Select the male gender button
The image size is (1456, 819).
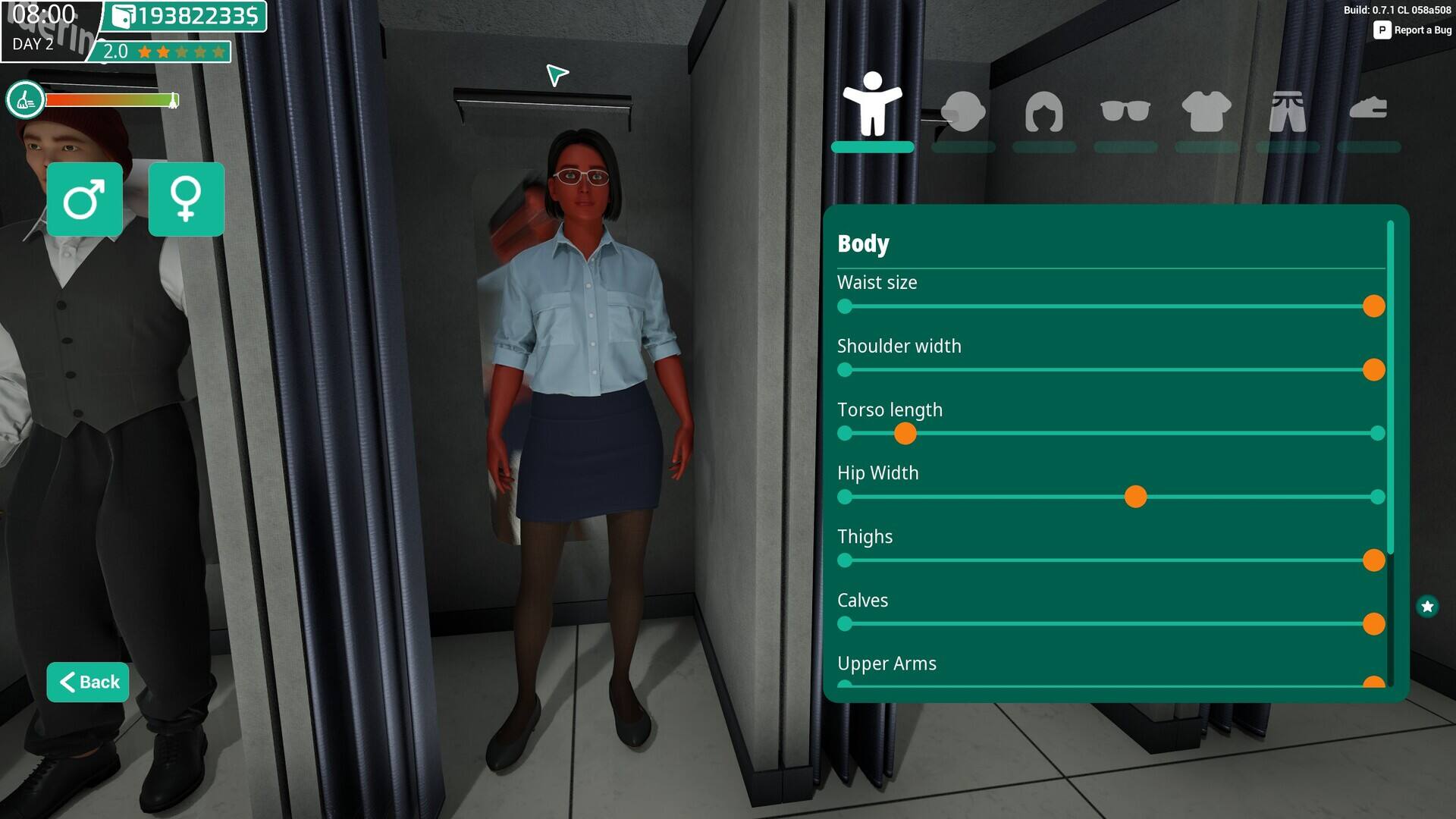pyautogui.click(x=84, y=199)
